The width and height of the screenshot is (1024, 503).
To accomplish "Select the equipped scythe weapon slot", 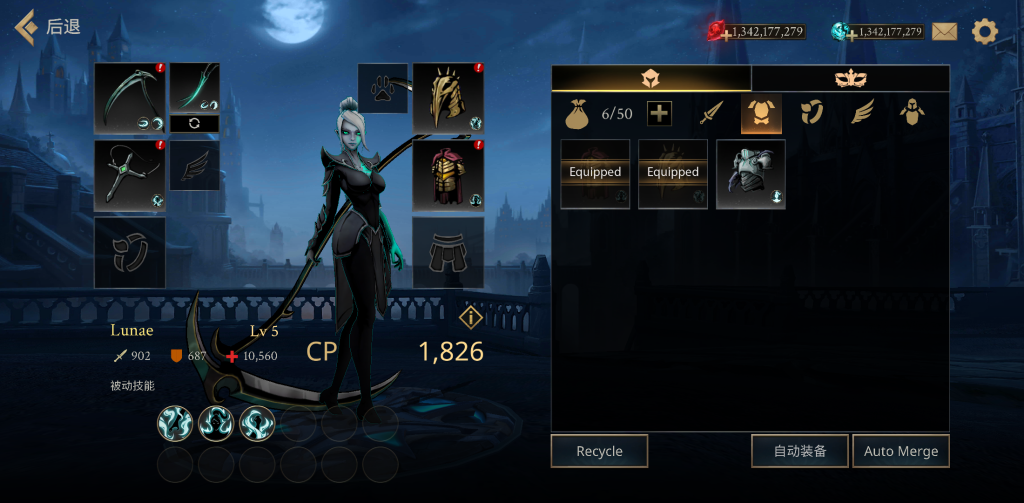I will tap(130, 98).
